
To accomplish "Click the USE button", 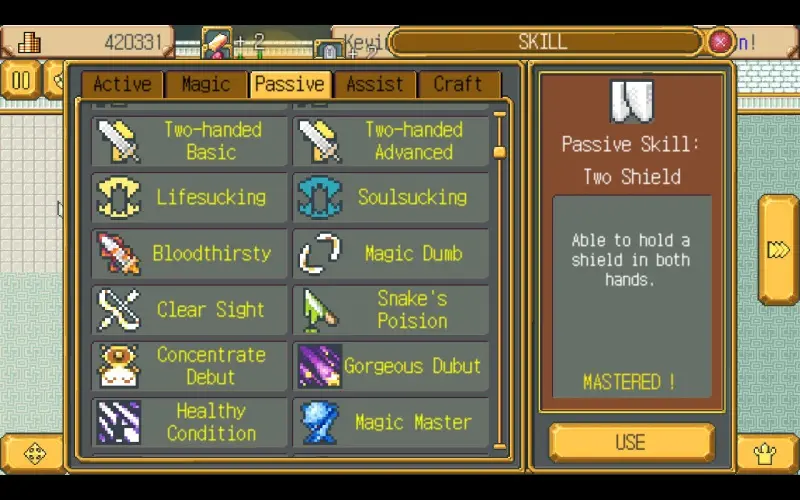I will tap(631, 442).
